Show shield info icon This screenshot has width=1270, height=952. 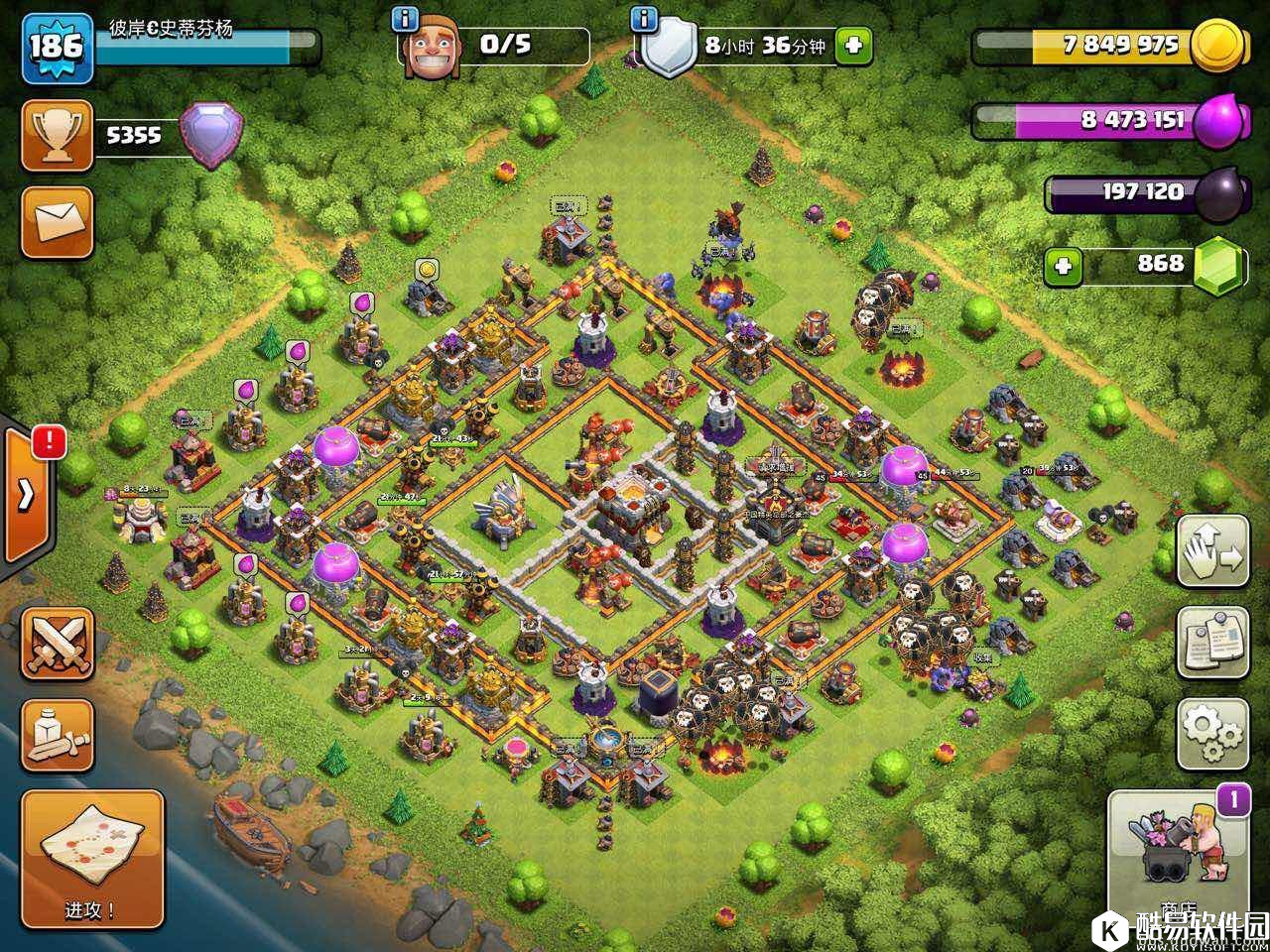pyautogui.click(x=645, y=18)
